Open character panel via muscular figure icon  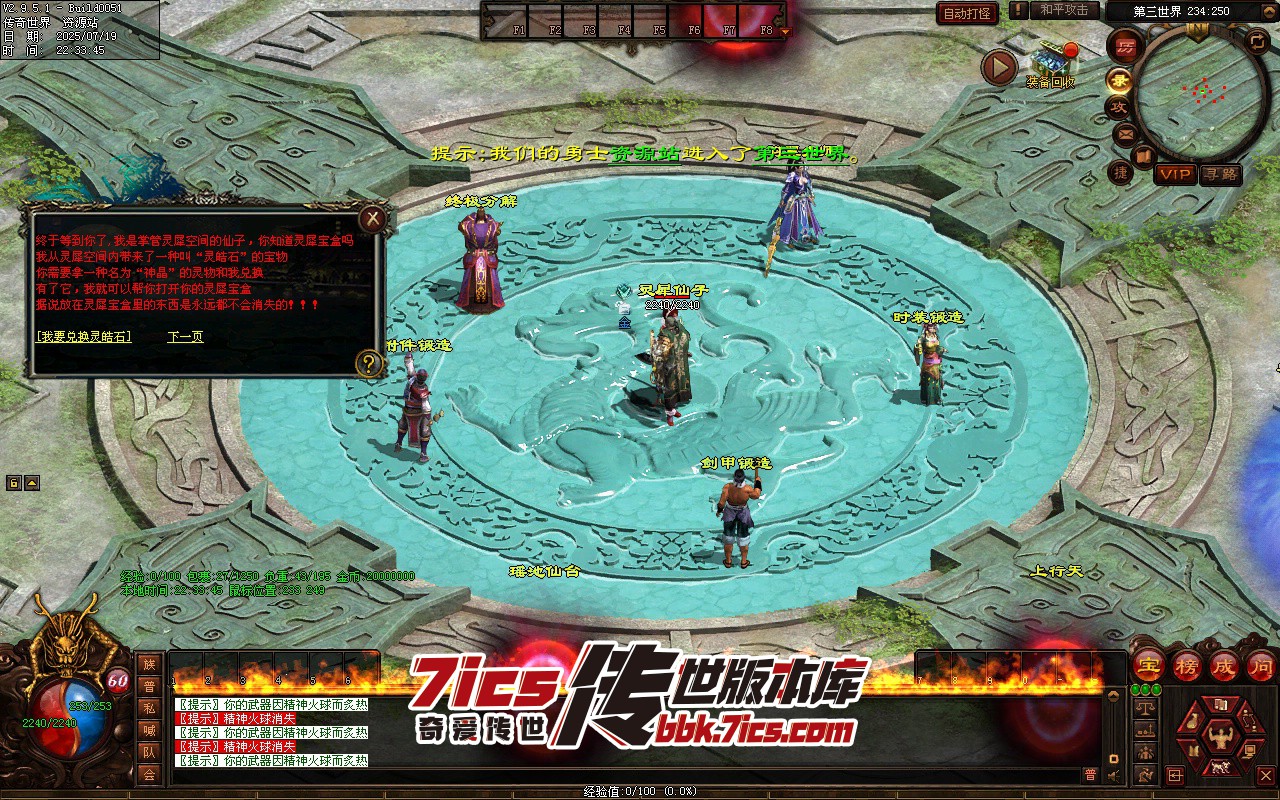[1219, 738]
